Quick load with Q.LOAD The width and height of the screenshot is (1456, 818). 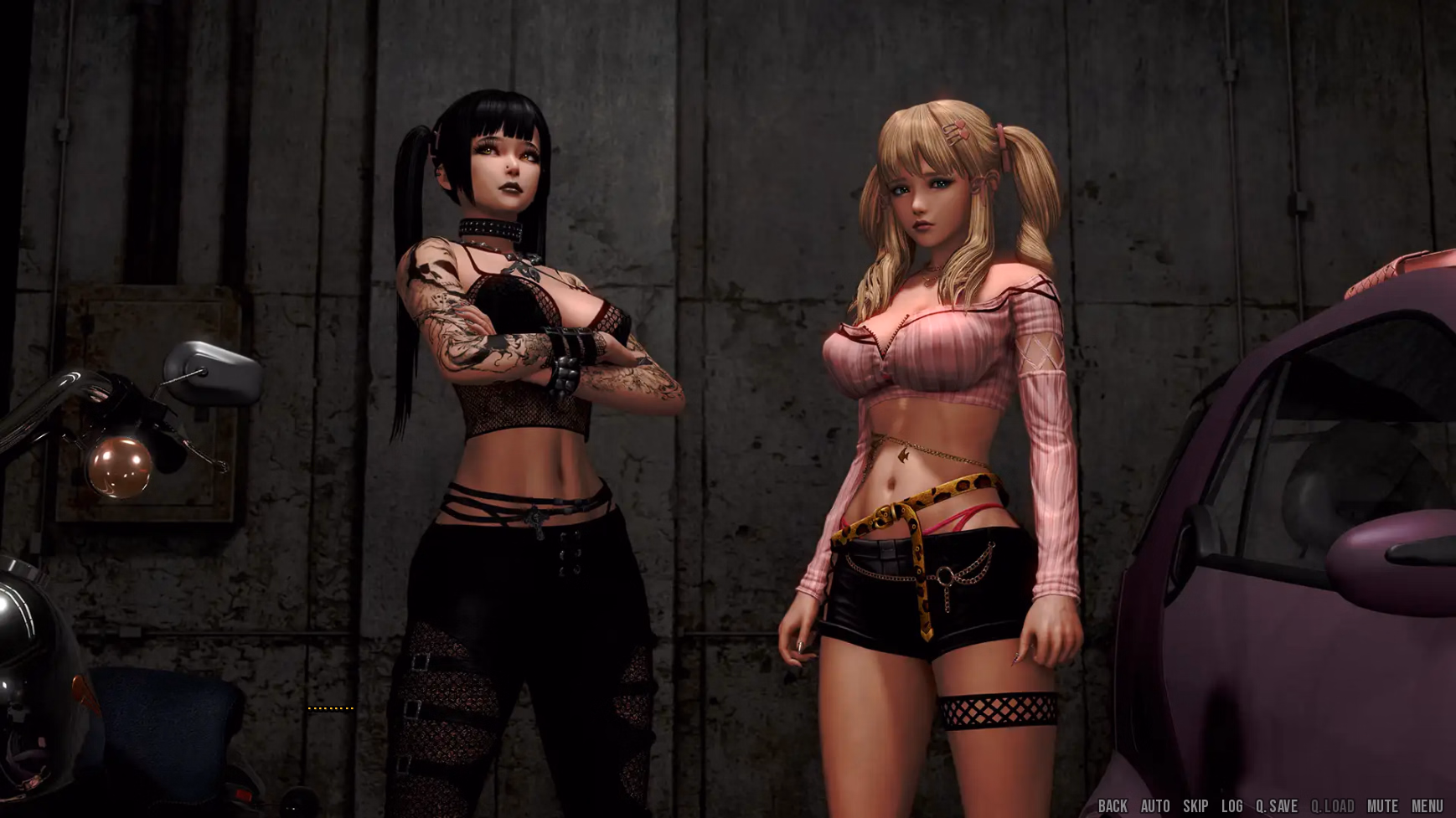coord(1332,806)
